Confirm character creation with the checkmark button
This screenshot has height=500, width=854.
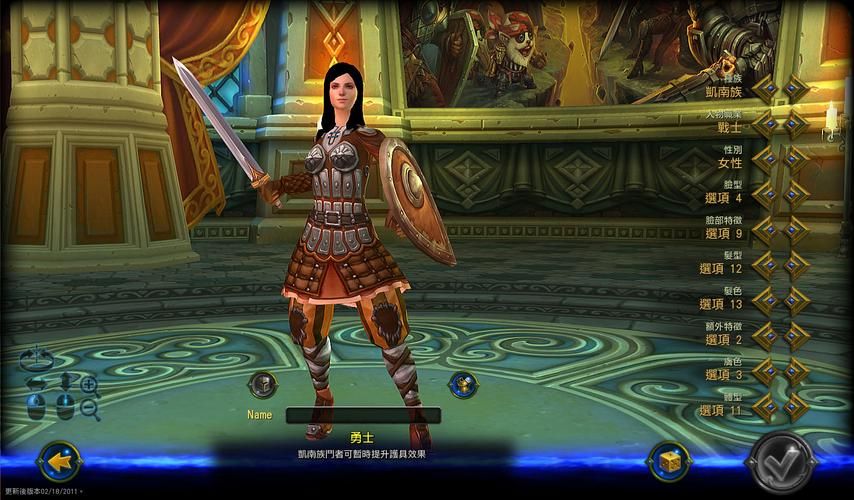coord(781,461)
